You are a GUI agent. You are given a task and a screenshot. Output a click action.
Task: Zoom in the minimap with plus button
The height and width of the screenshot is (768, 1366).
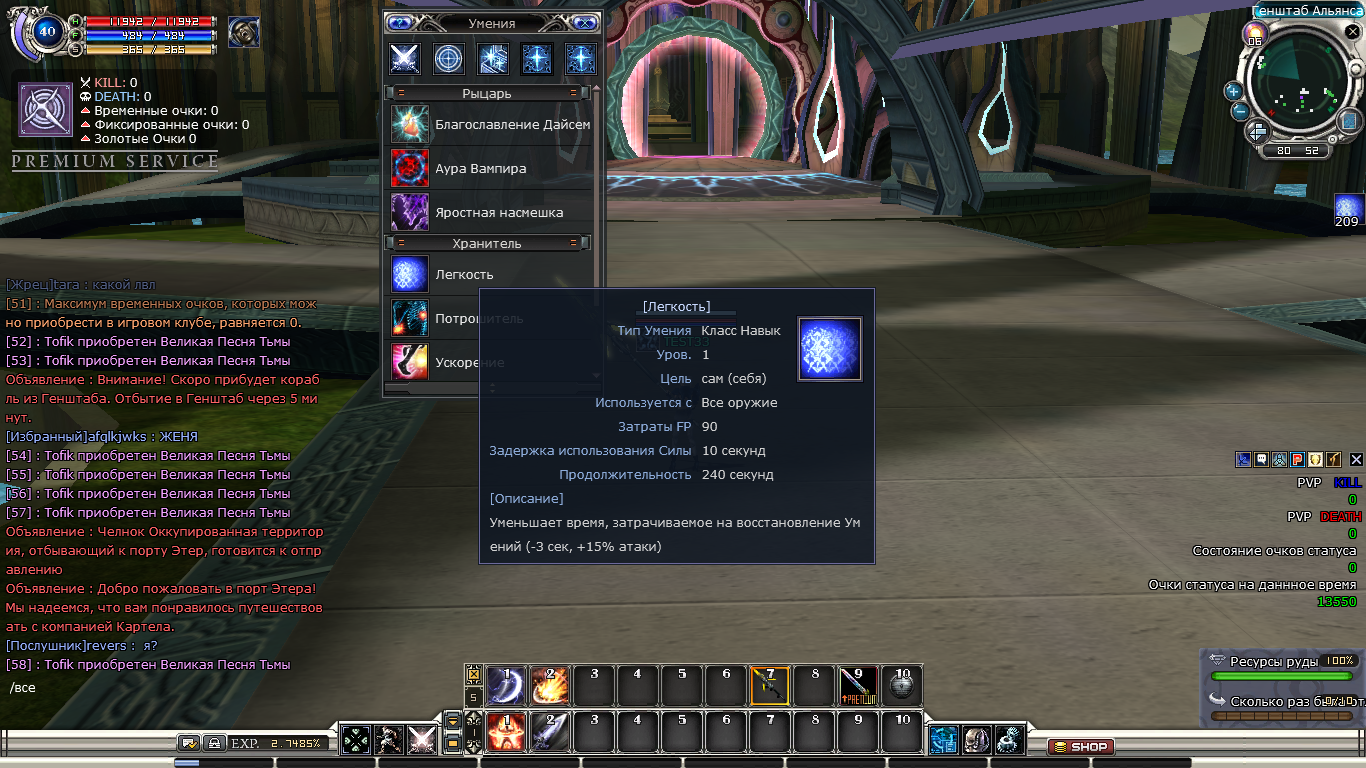pos(1233,91)
